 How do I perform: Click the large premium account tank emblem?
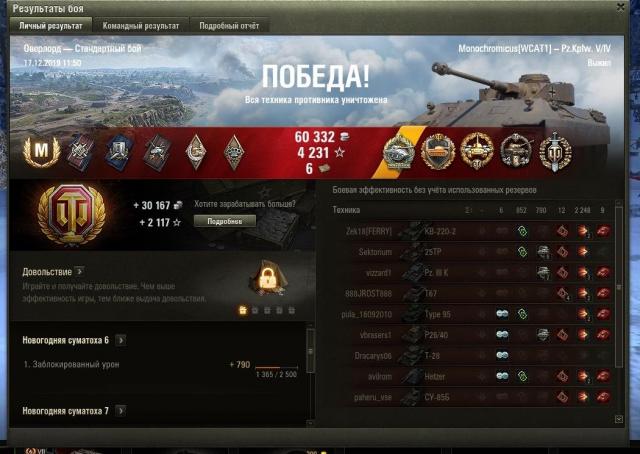[70, 211]
